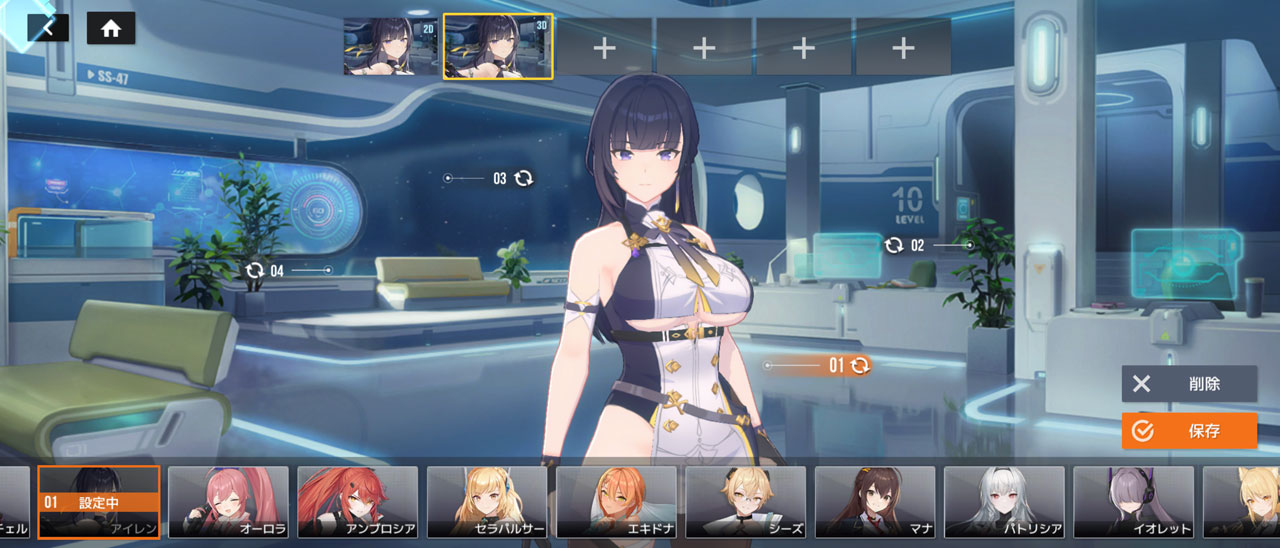
Task: Select the 2D character thumbnail
Action: [391, 46]
